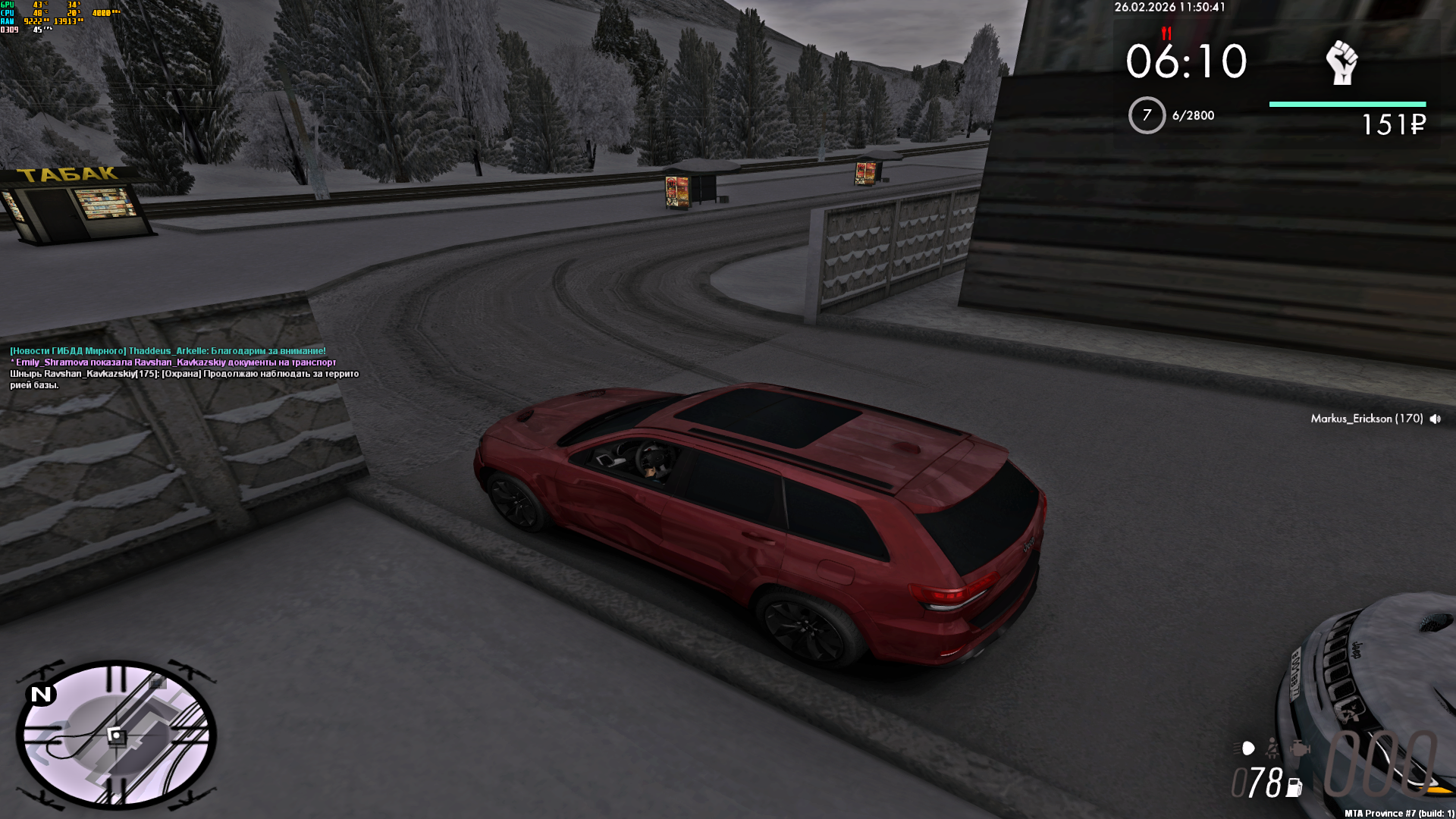The width and height of the screenshot is (1456, 819).
Task: Toggle the engine indicator icon
Action: (1300, 749)
